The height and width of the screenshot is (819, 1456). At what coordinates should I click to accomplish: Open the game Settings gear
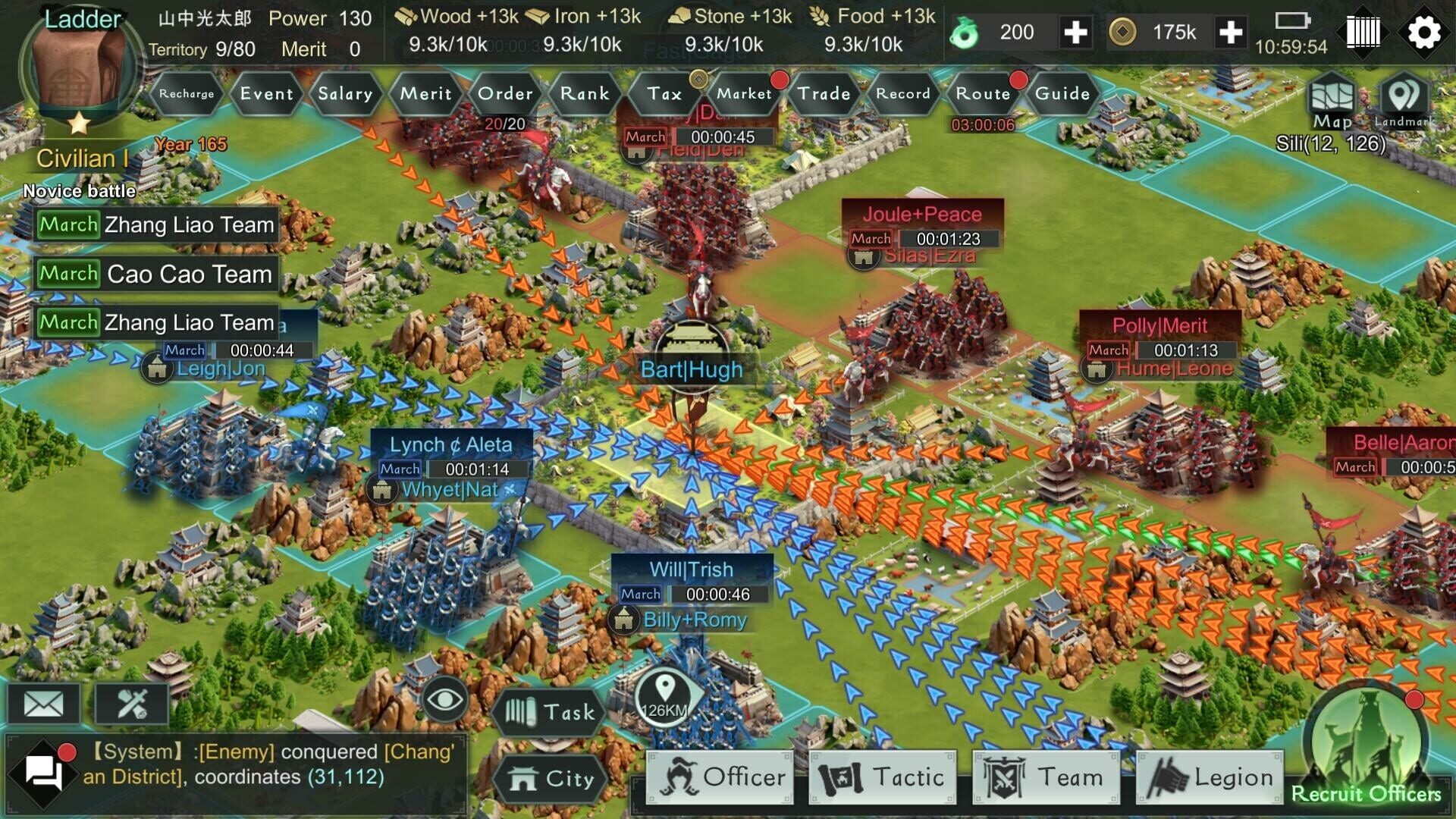[1425, 32]
